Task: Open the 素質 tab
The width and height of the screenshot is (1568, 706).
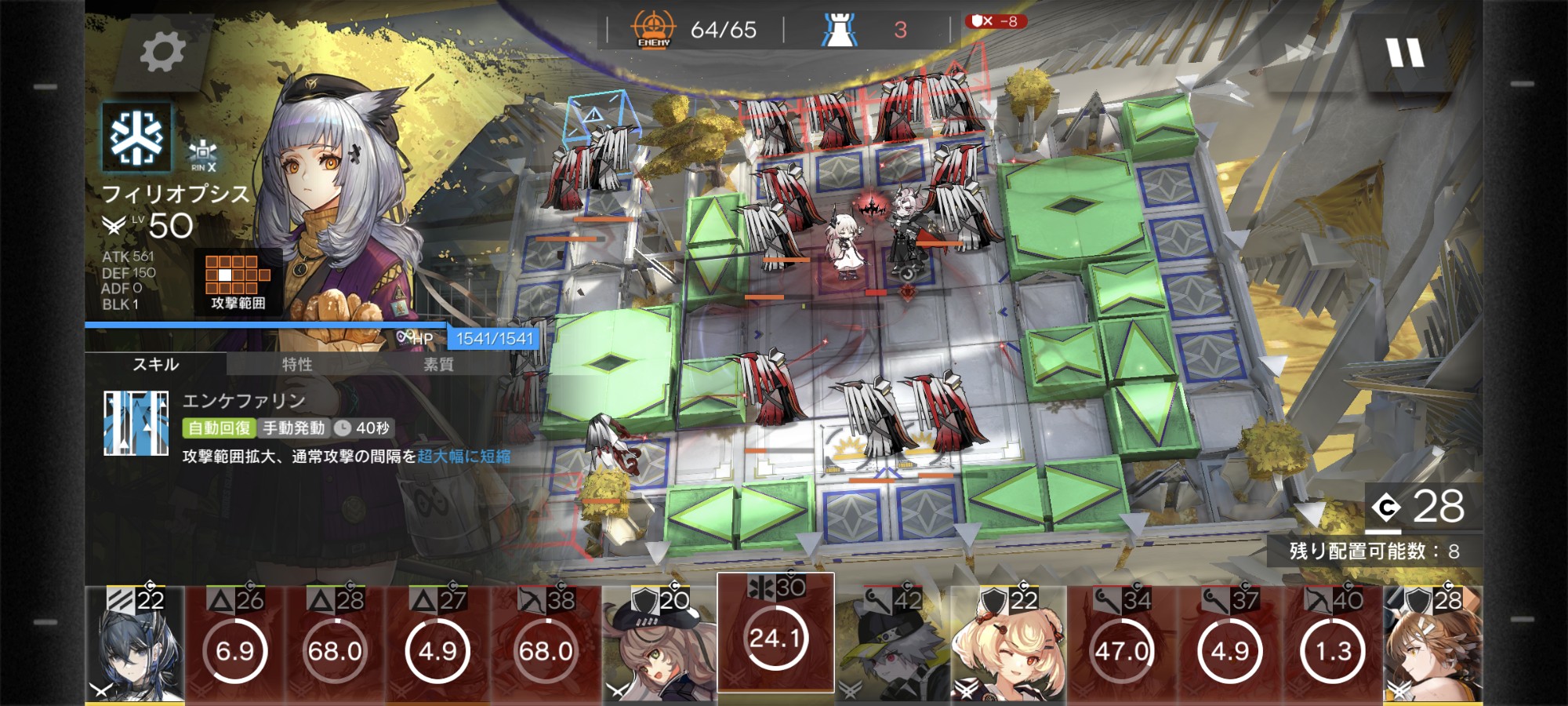Action: point(438,364)
